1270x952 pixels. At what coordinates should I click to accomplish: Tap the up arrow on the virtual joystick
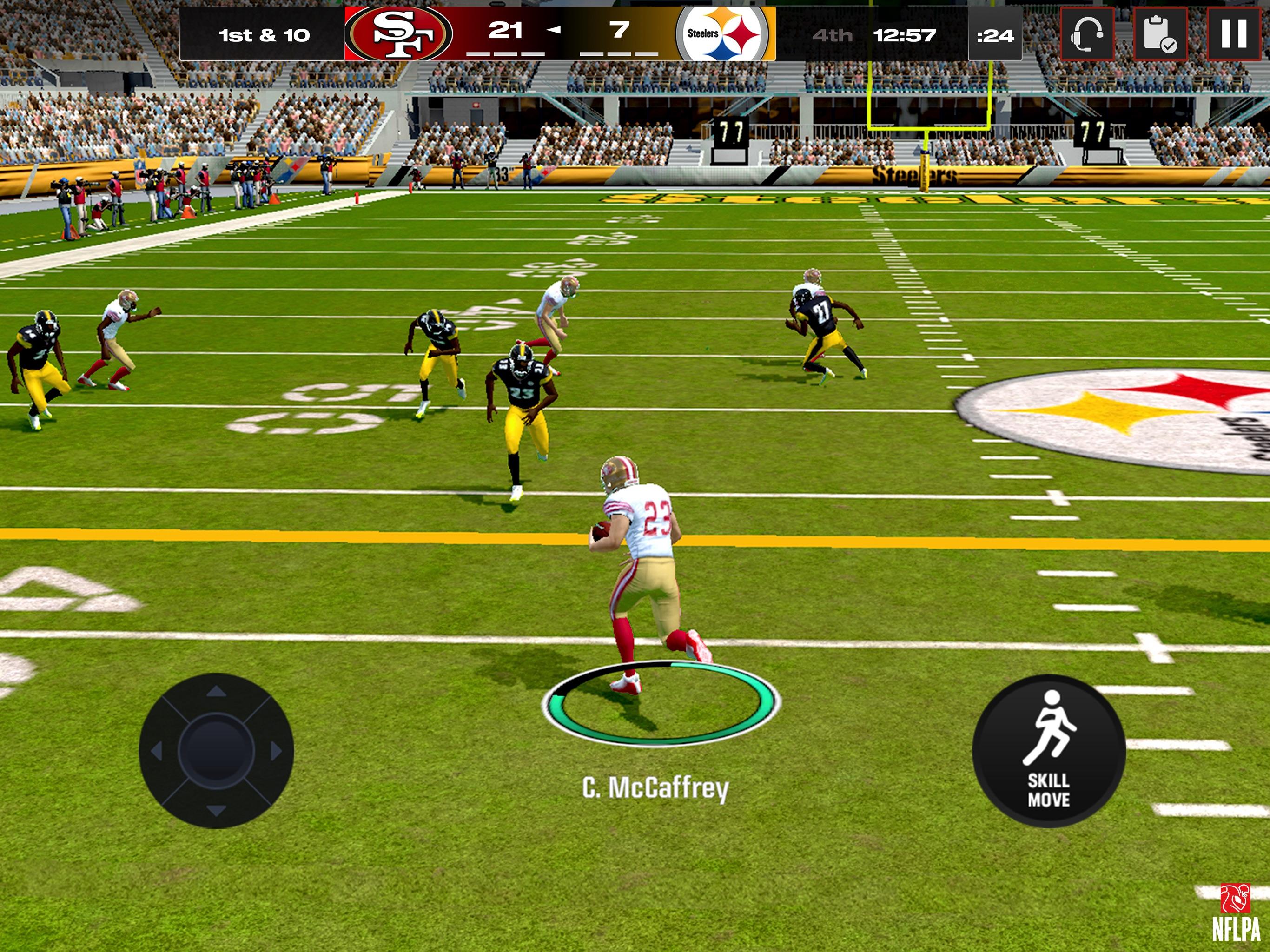coord(217,691)
